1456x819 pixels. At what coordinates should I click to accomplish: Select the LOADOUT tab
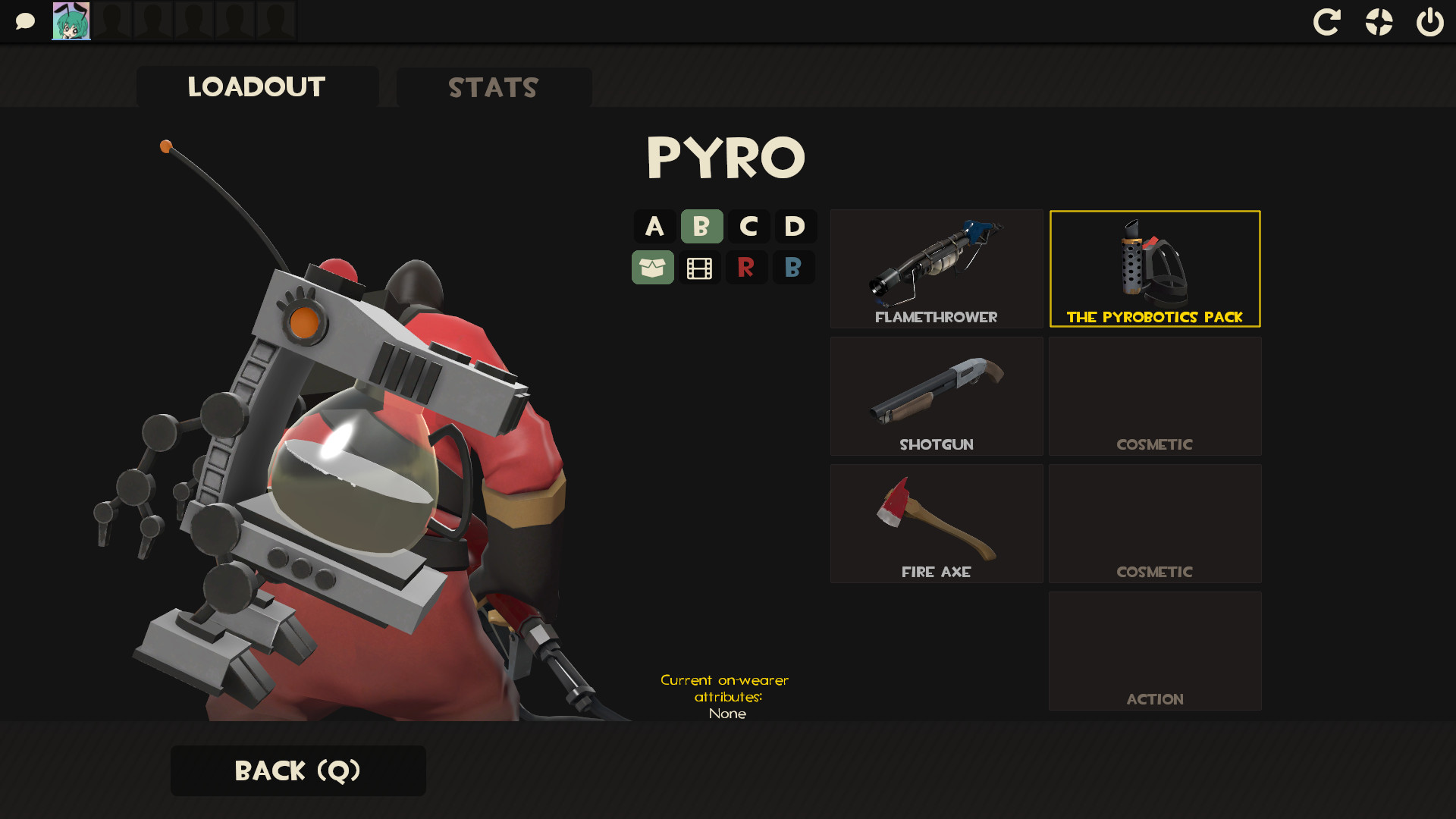(x=257, y=87)
